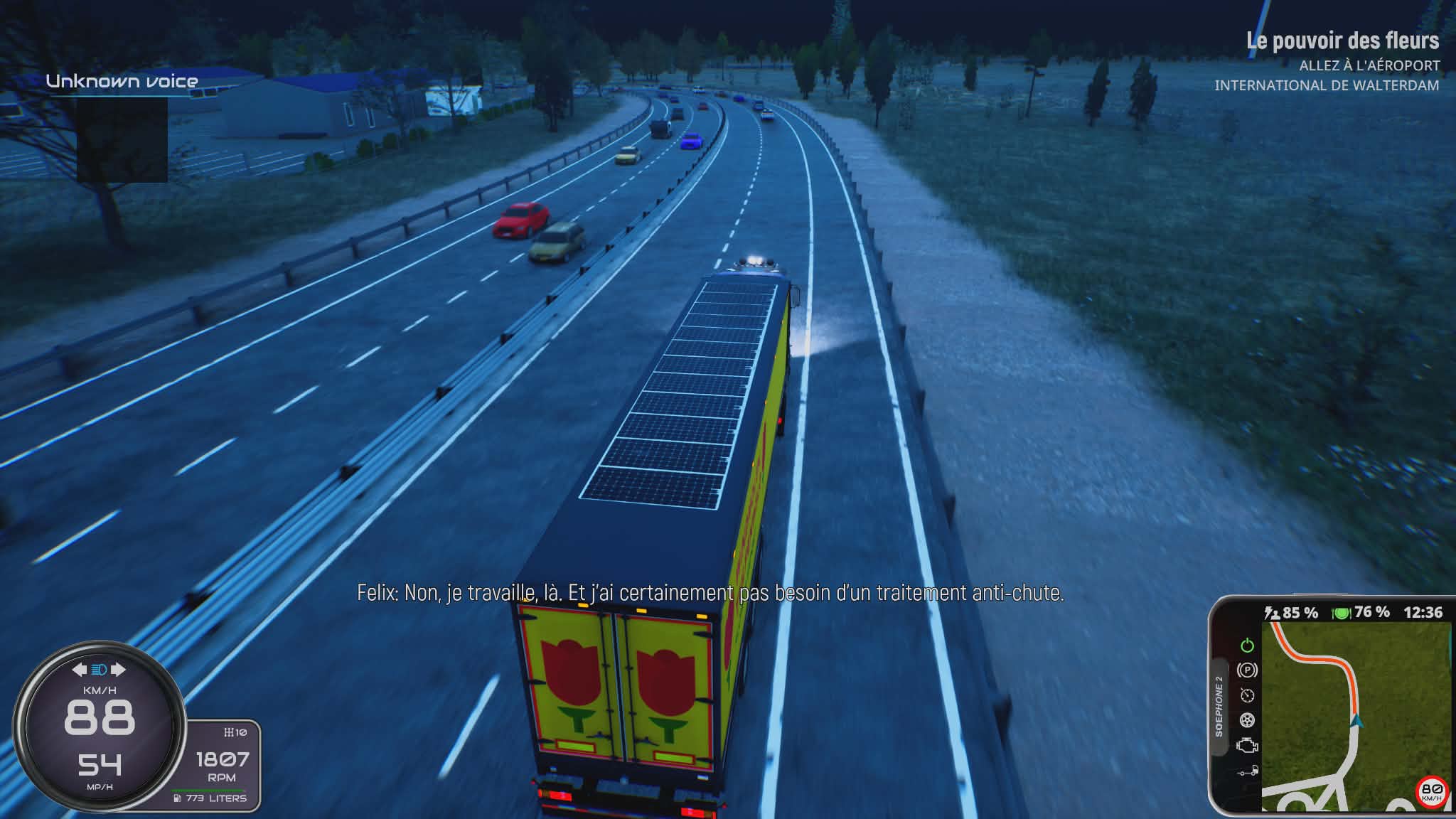Open the Le pouvoir des fleurs objective
Viewport: 1456px width, 819px height.
[x=1342, y=41]
